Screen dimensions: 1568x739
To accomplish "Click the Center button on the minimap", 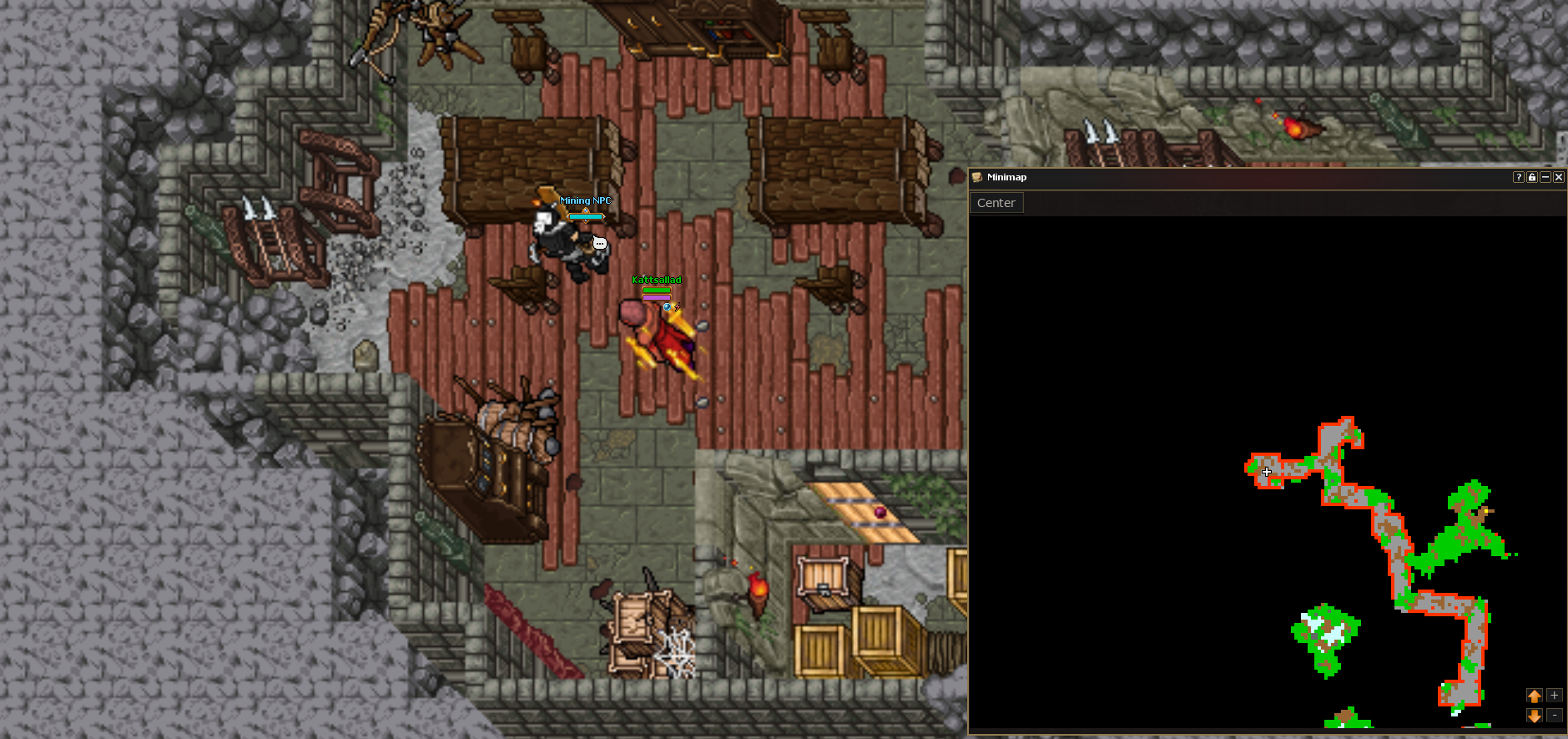I will coord(996,203).
